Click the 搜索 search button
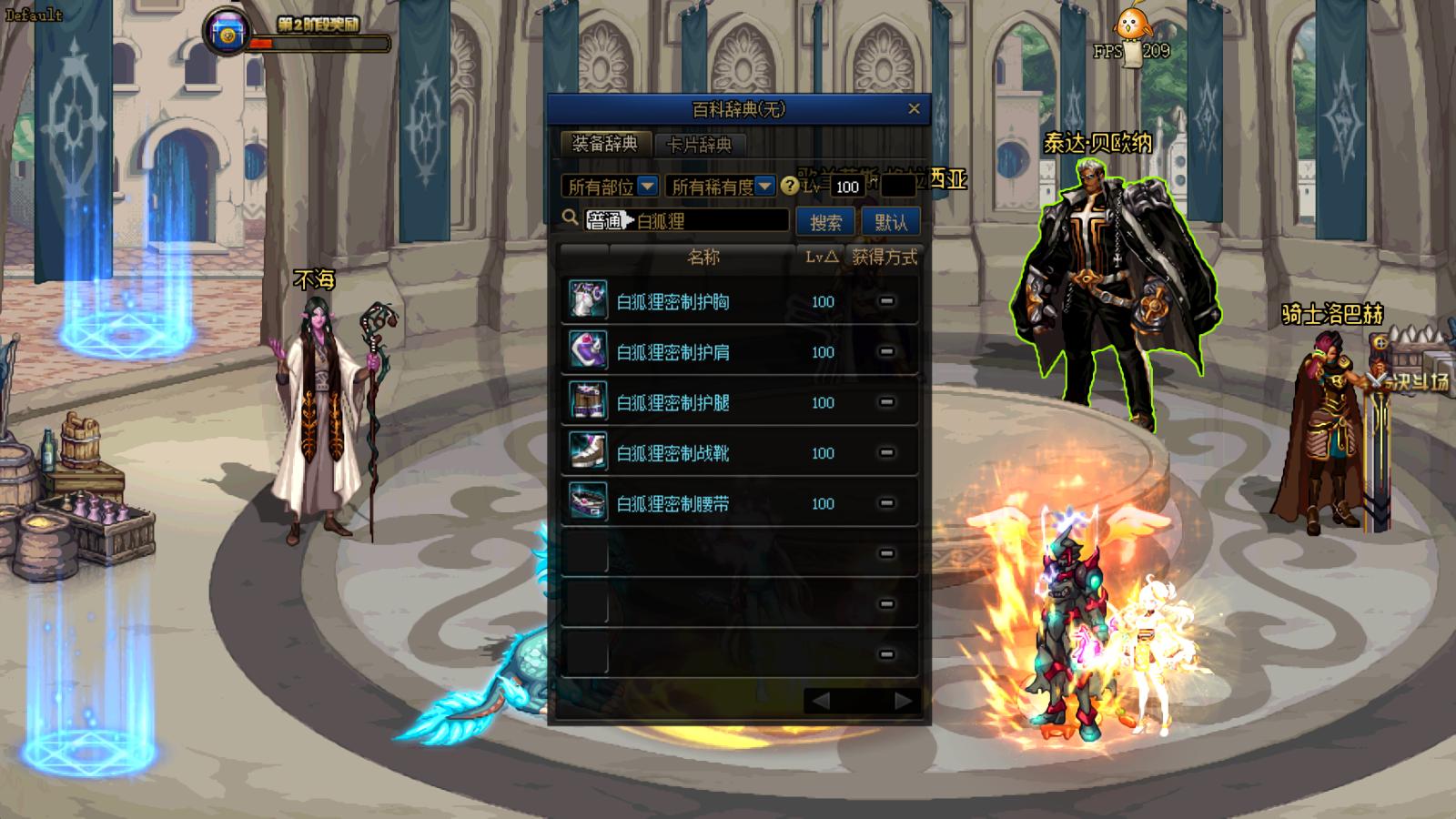 825,222
